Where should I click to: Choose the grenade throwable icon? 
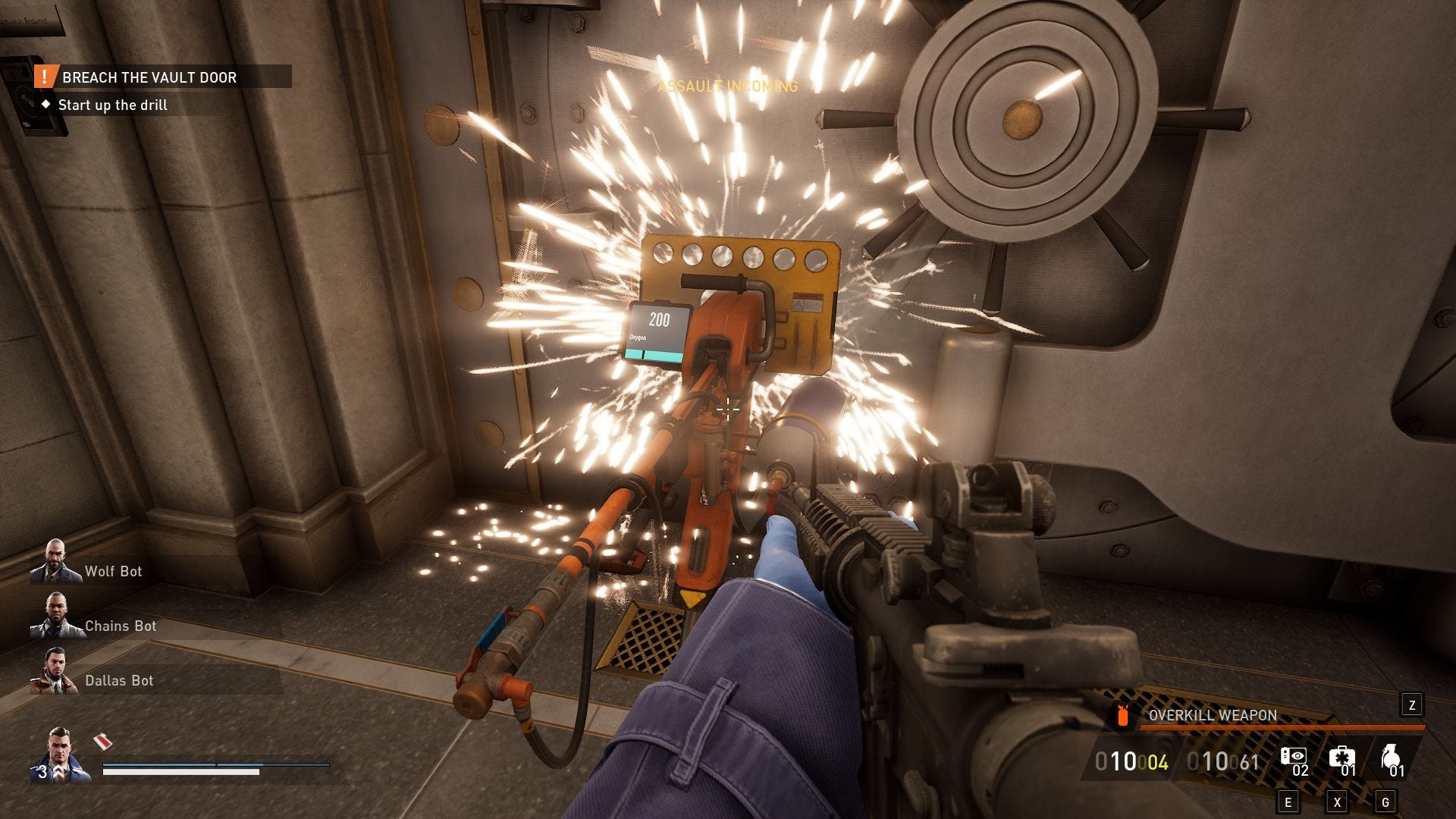[1390, 758]
